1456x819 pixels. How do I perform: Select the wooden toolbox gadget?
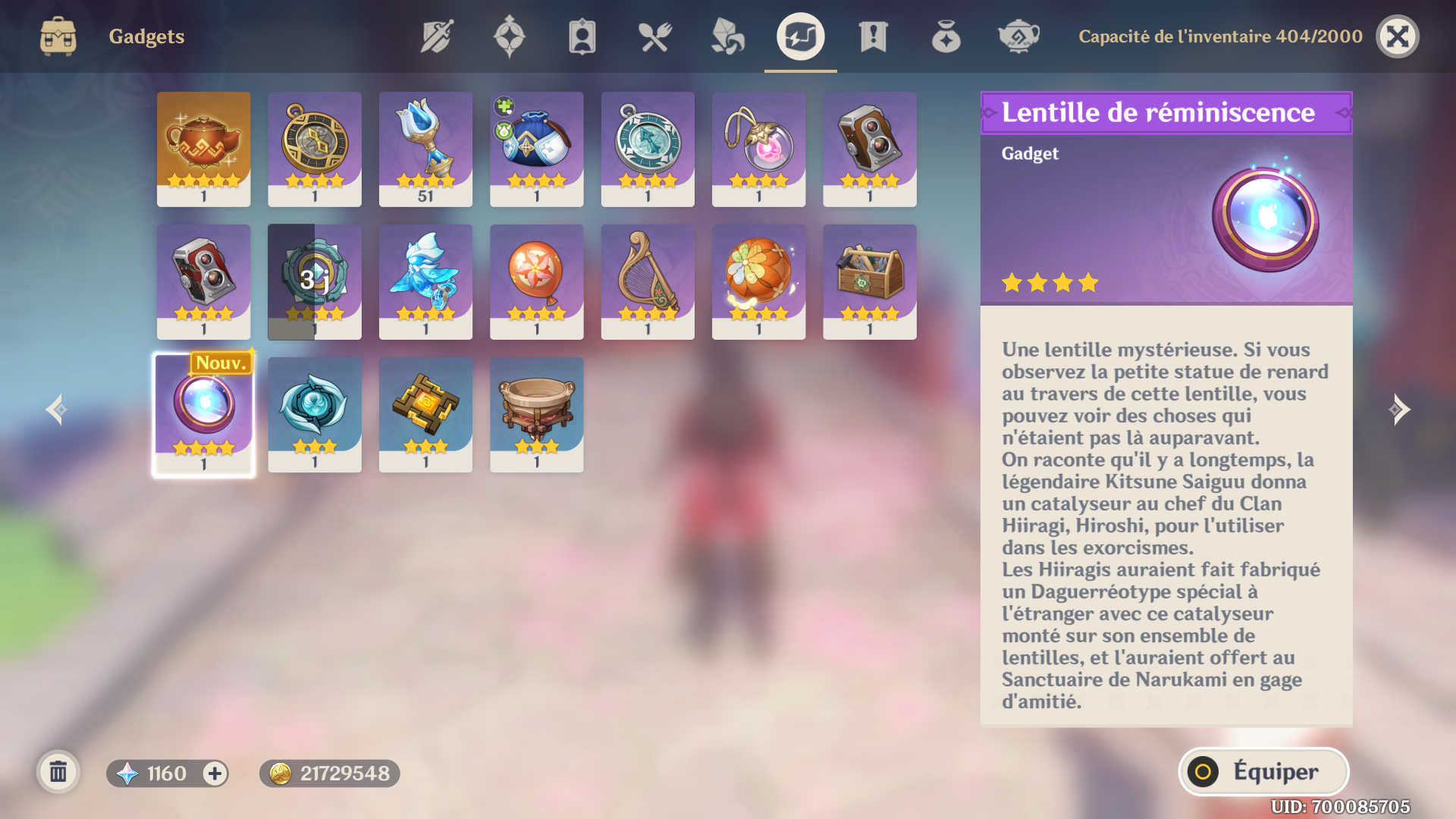point(870,281)
